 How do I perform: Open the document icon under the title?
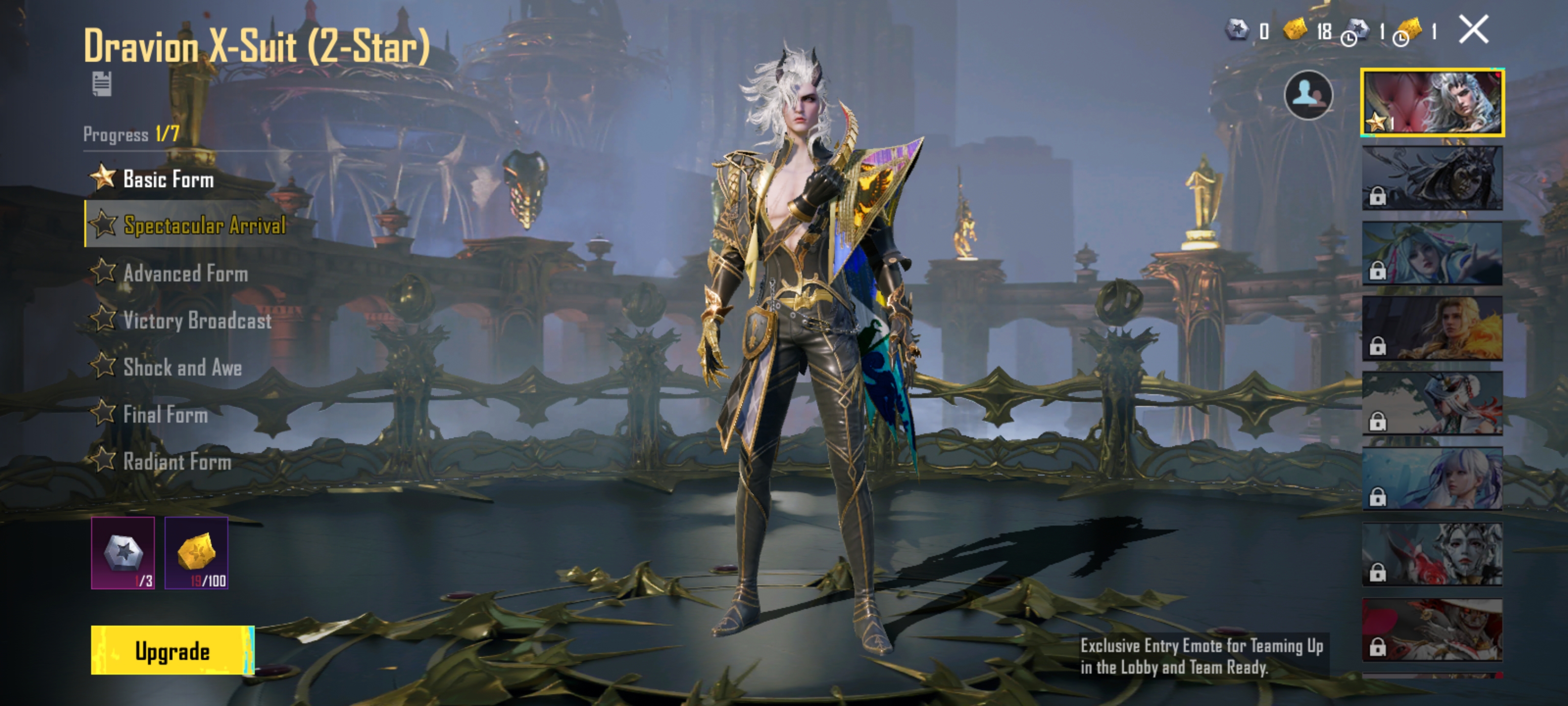101,84
